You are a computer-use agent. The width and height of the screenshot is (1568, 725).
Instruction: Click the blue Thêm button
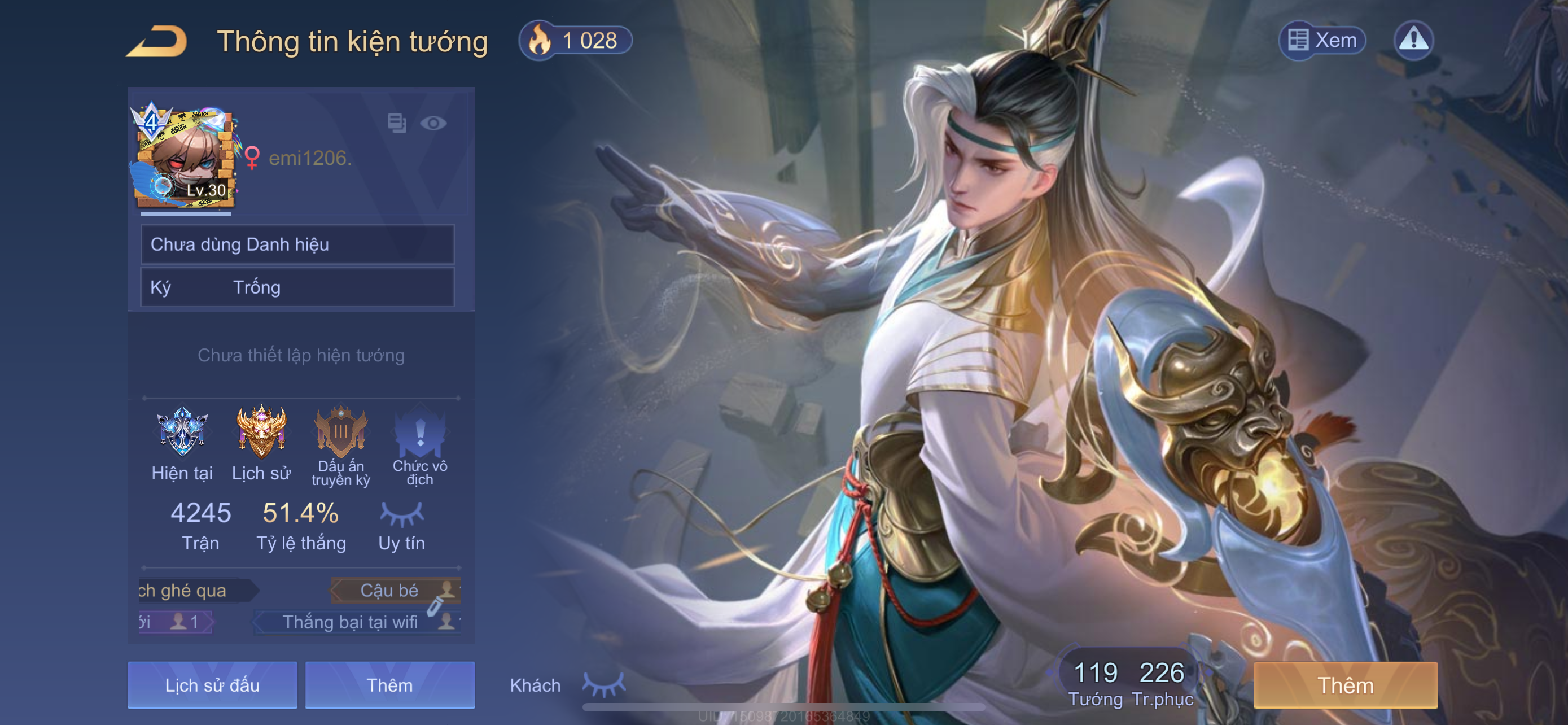tap(389, 685)
